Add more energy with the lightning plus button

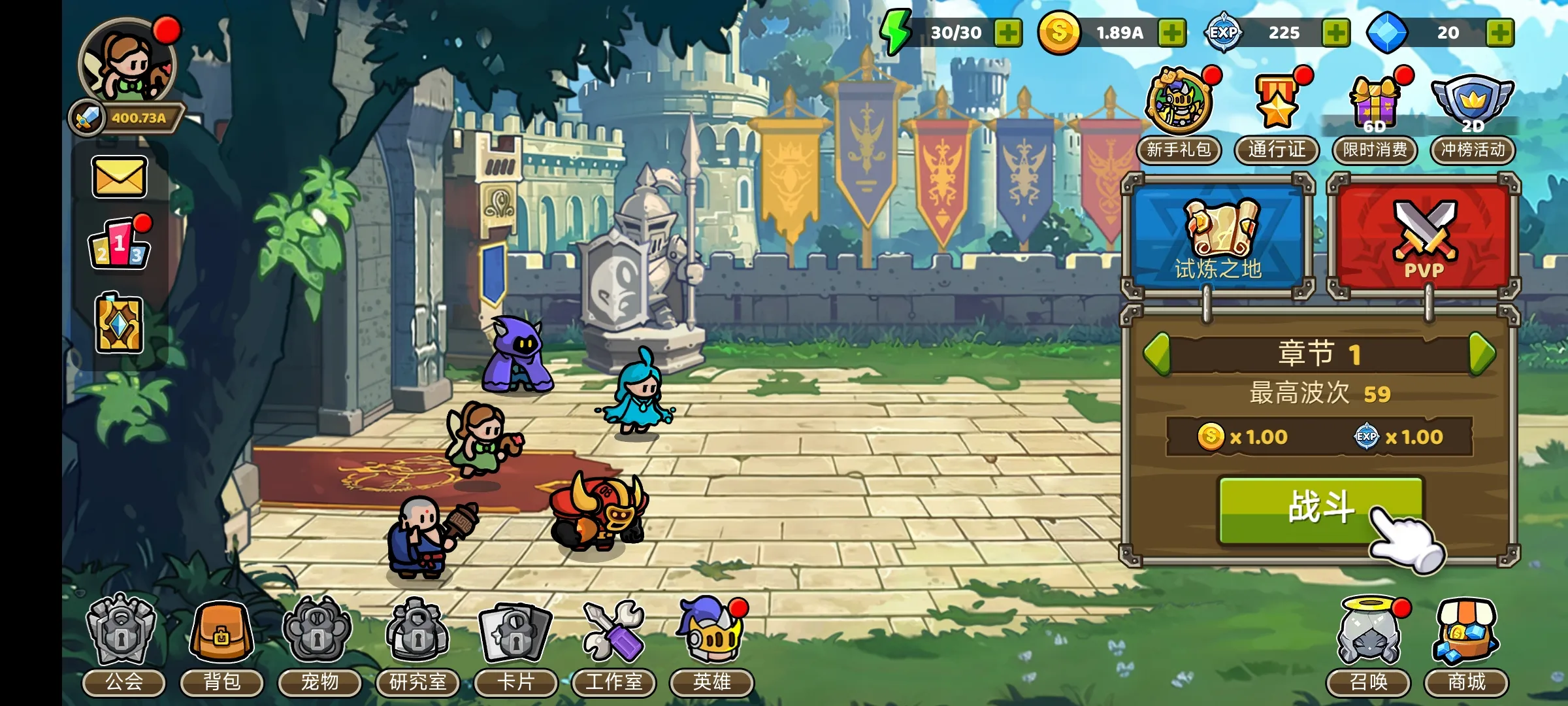(x=1008, y=33)
